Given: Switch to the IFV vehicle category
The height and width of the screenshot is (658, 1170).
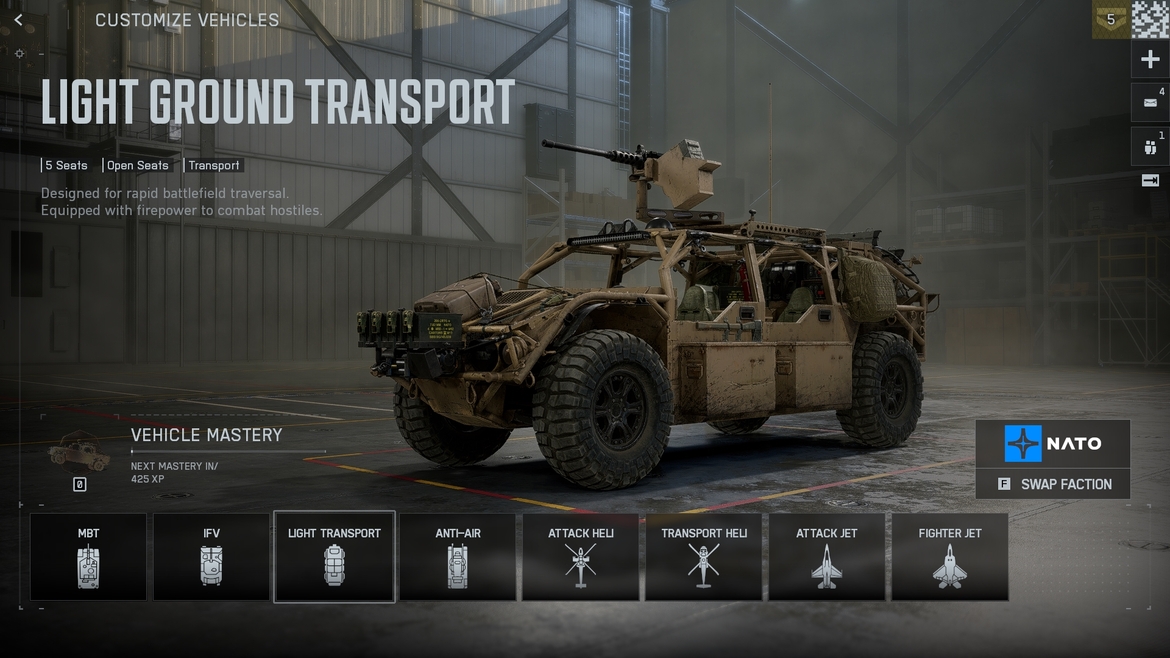Looking at the screenshot, I should [x=211, y=557].
